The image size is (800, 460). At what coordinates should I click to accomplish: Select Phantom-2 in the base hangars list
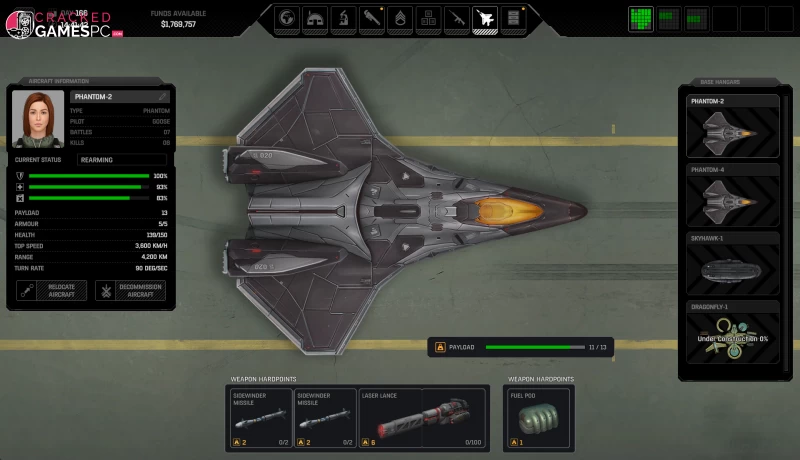[x=728, y=126]
